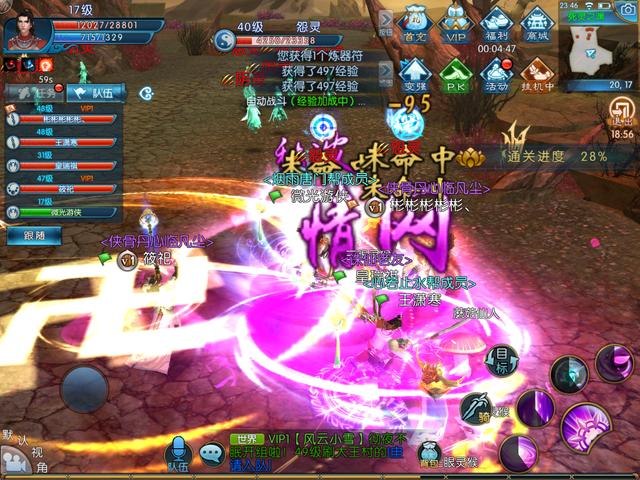Open the 商城 shop icon
Viewport: 640px width, 480px height.
pyautogui.click(x=537, y=24)
